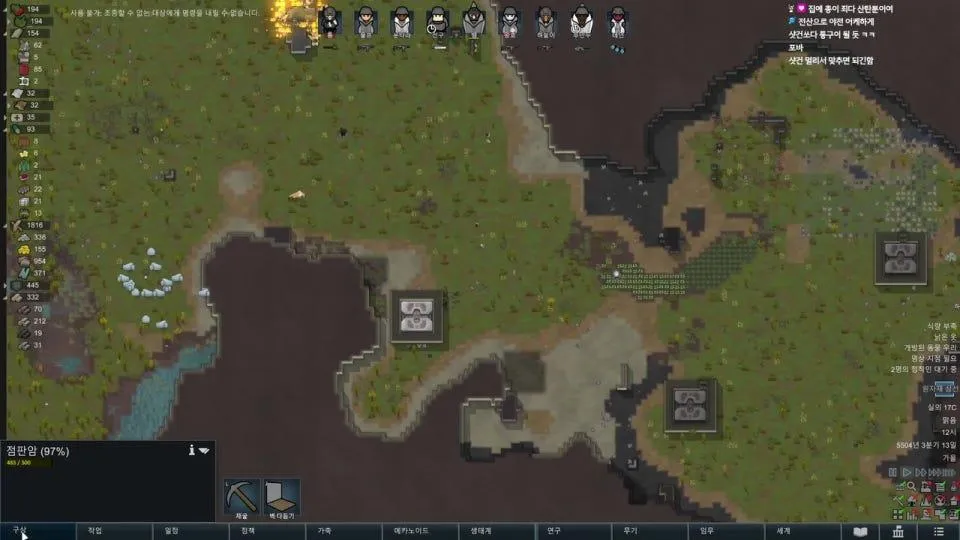960x540 pixels.
Task: Open the 정책 tab in the bottom bar
Action: tap(248, 531)
